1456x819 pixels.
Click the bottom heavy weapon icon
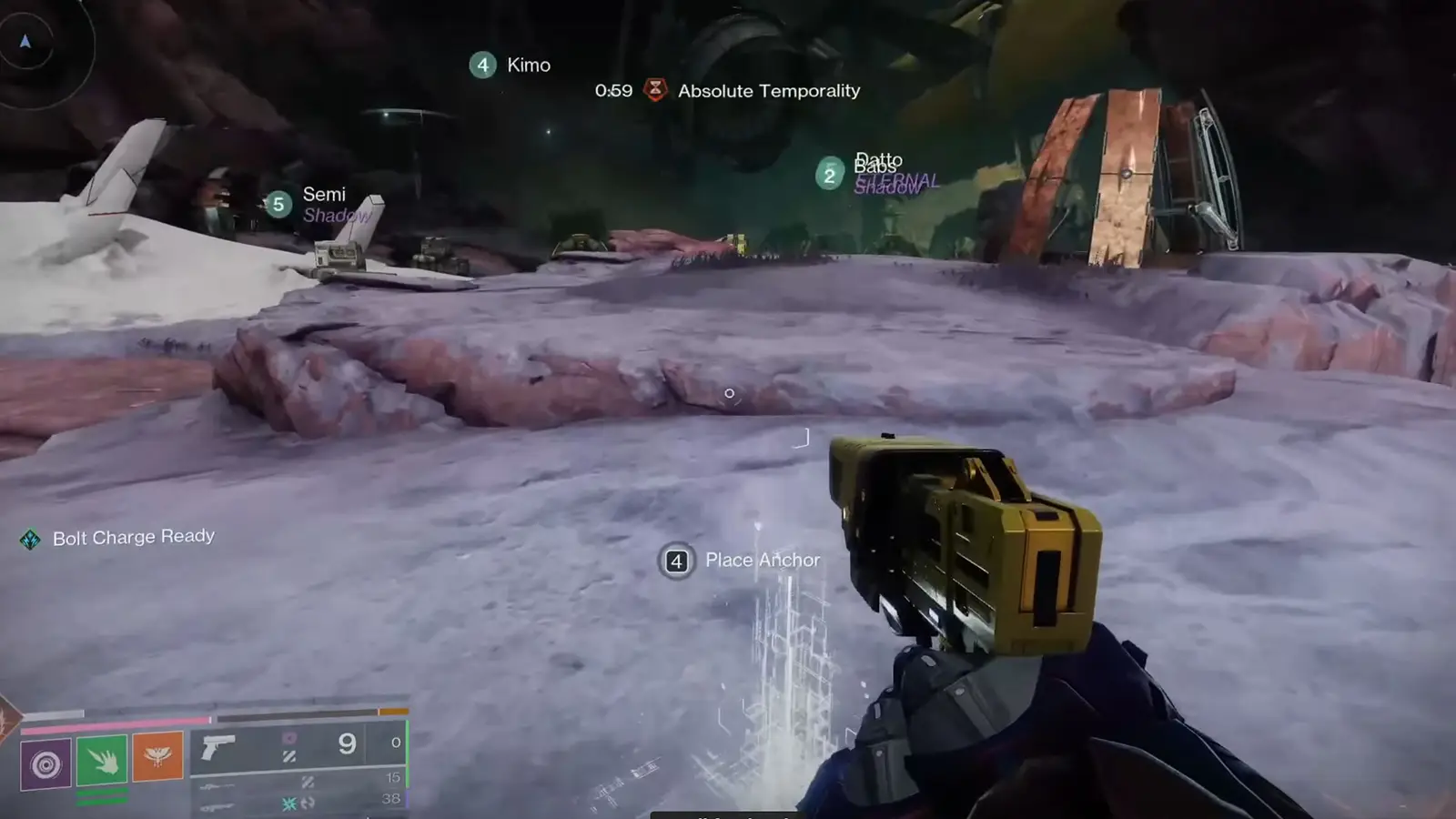point(217,808)
